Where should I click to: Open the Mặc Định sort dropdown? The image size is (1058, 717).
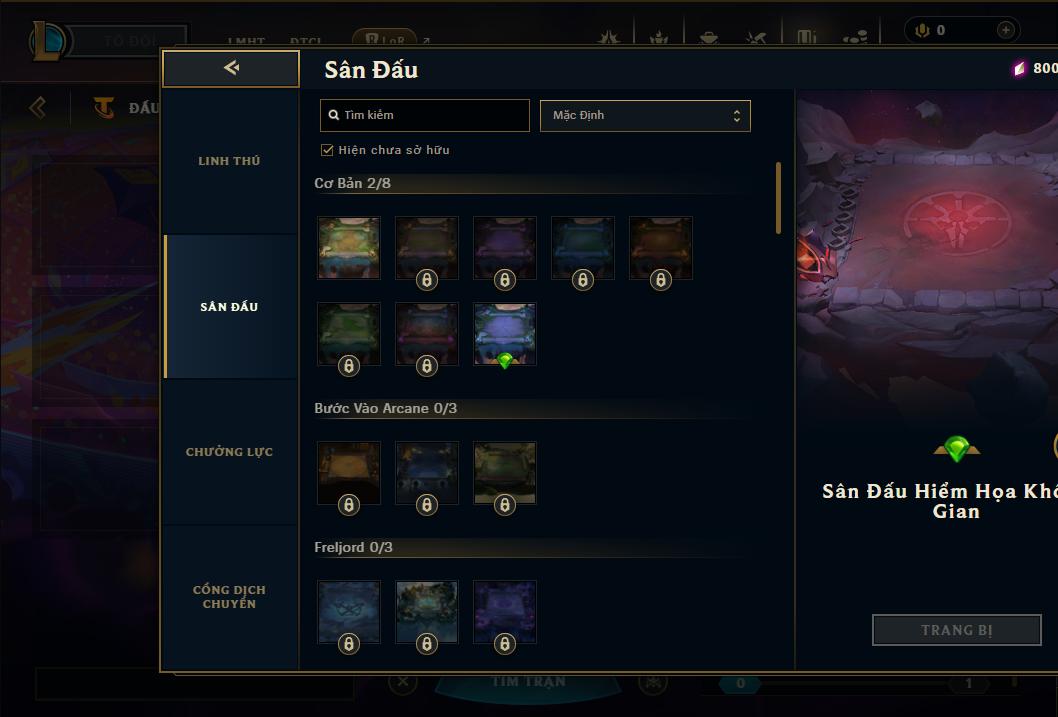[645, 115]
